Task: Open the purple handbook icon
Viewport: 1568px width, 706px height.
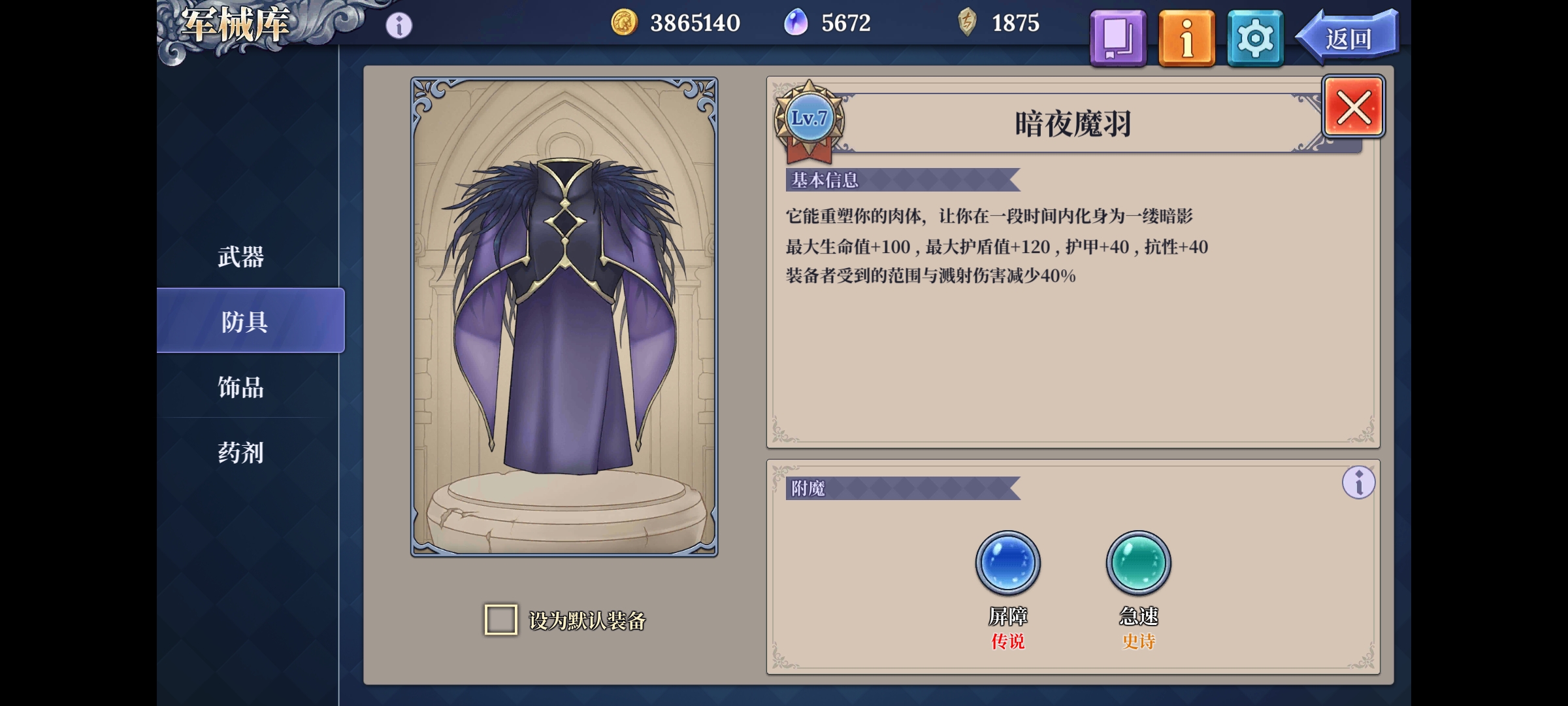Action: pos(1118,37)
